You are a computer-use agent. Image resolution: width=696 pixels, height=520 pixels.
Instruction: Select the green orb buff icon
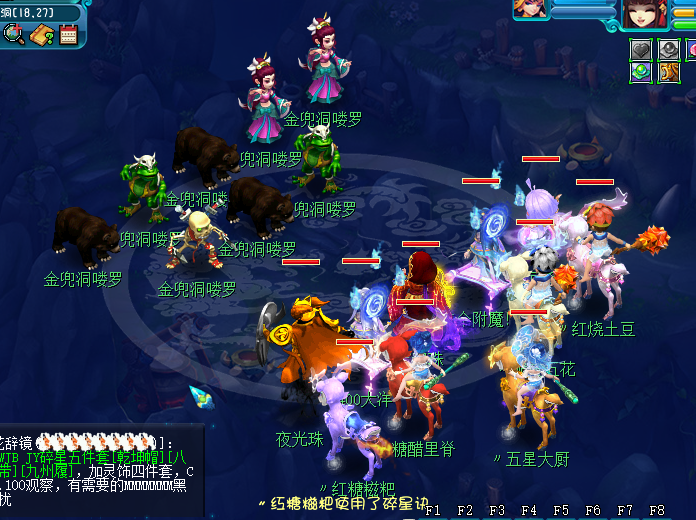coord(641,72)
